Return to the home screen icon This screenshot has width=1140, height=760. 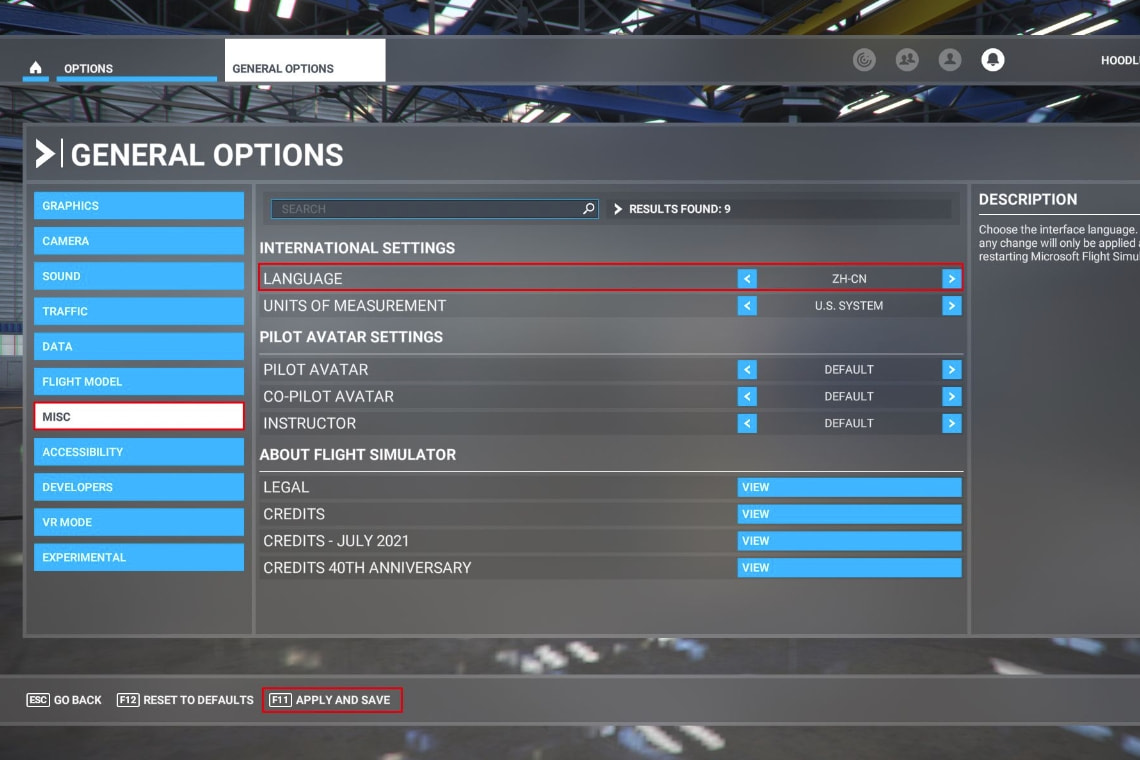[36, 68]
